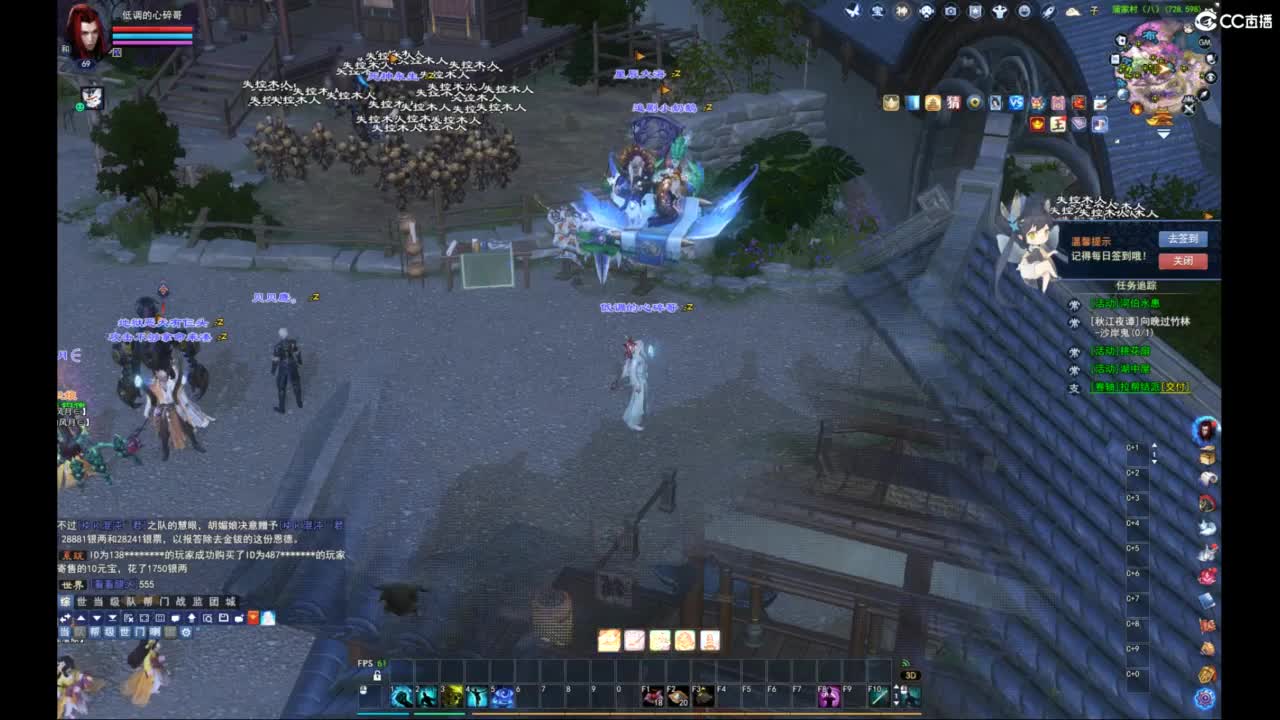Click the VS arena icon in the activity bar
1280x720 pixels.
(1015, 104)
